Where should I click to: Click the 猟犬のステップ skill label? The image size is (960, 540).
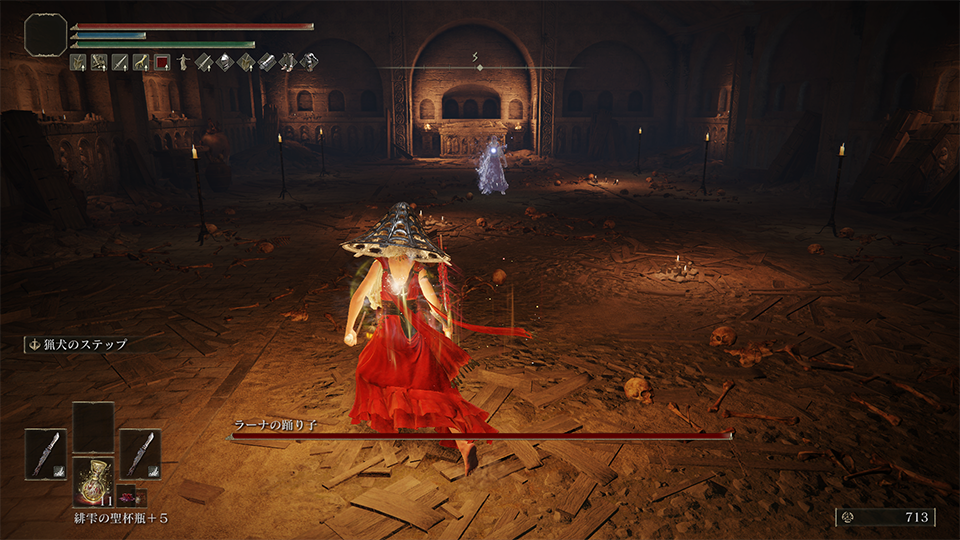85,345
